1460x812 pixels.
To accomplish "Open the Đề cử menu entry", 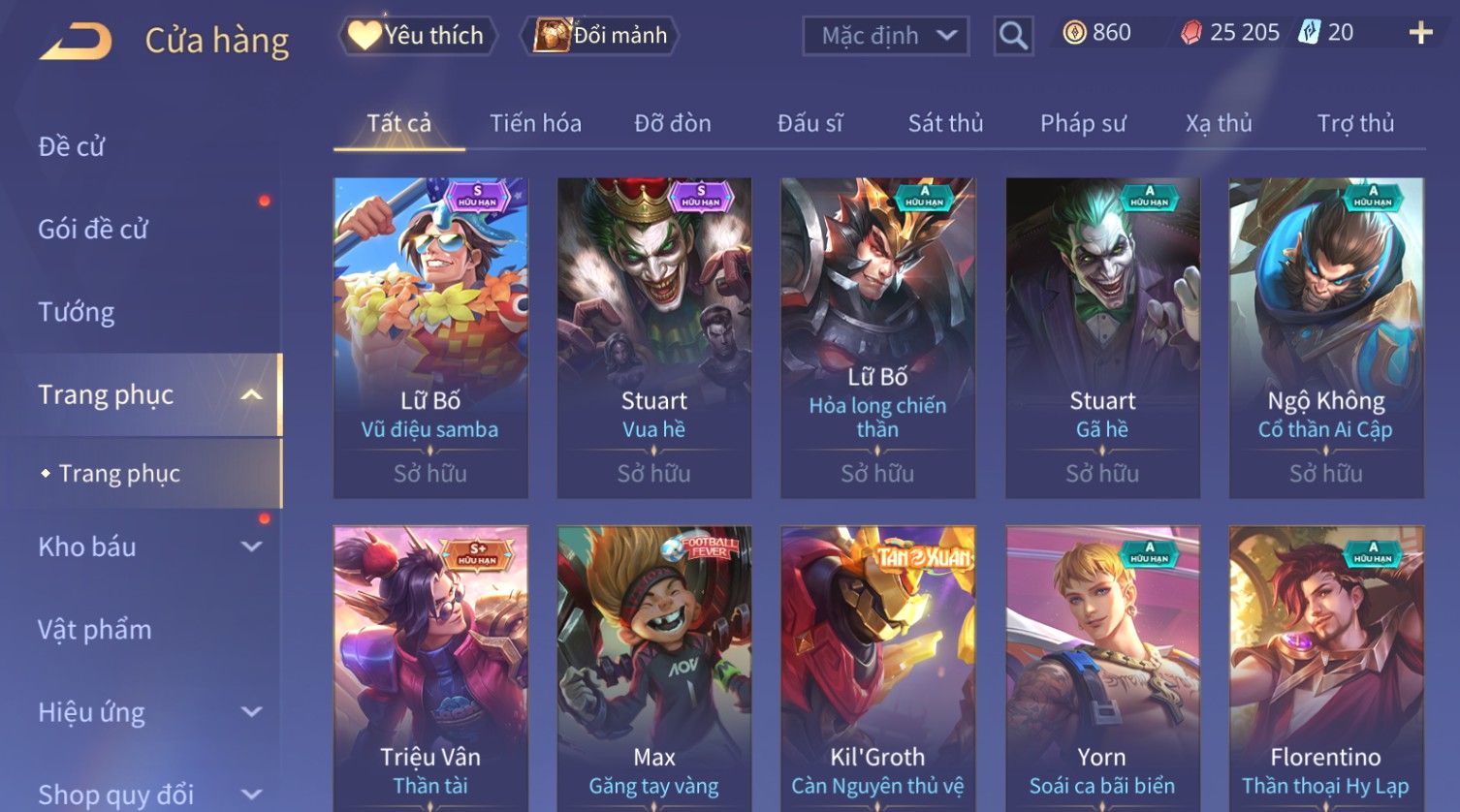I will point(72,146).
